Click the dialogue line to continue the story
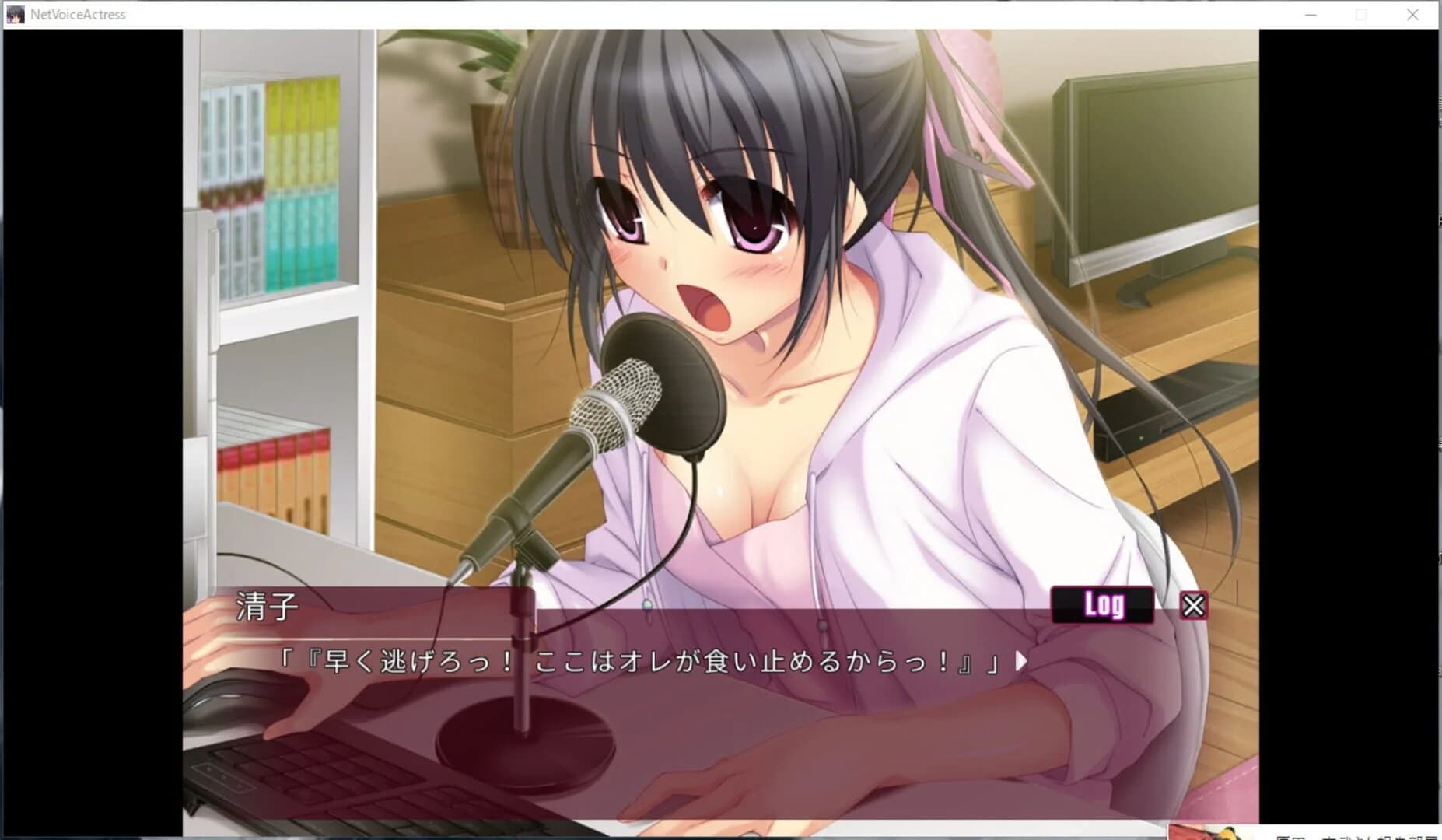This screenshot has width=1442, height=840. click(638, 660)
